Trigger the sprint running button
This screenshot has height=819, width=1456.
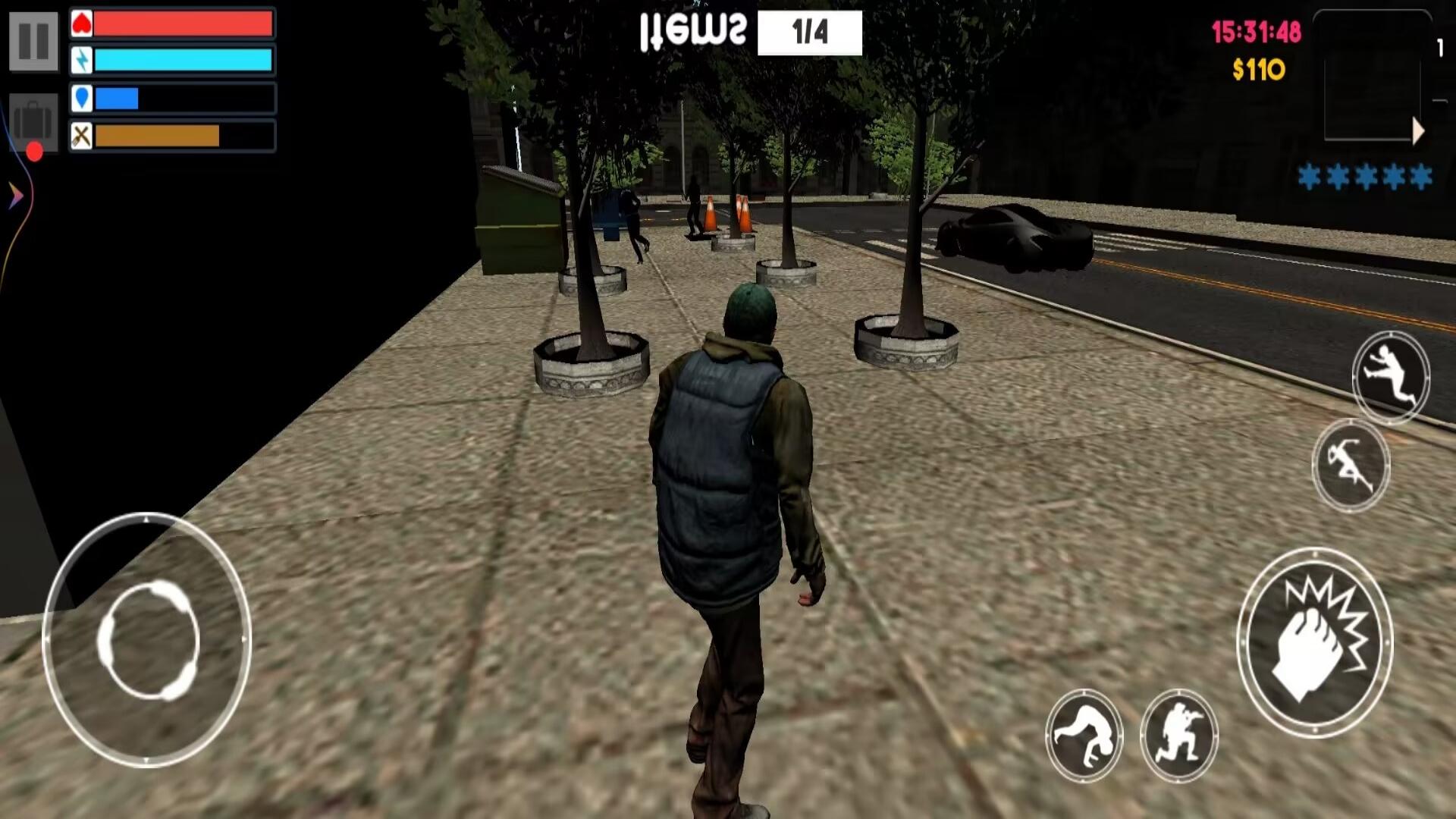1351,464
